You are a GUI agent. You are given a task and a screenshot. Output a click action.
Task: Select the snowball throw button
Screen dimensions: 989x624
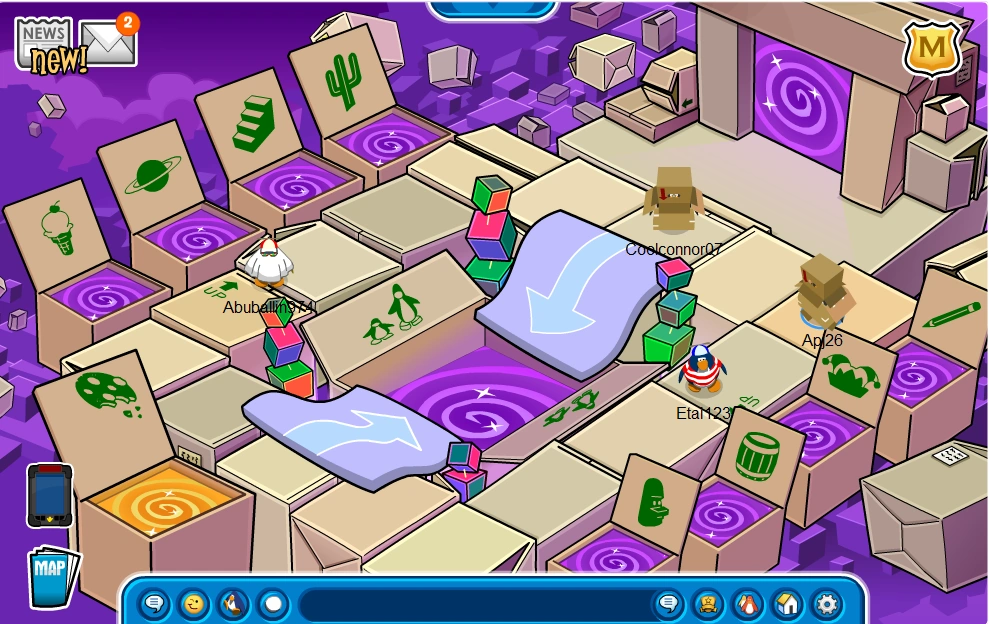(x=272, y=604)
